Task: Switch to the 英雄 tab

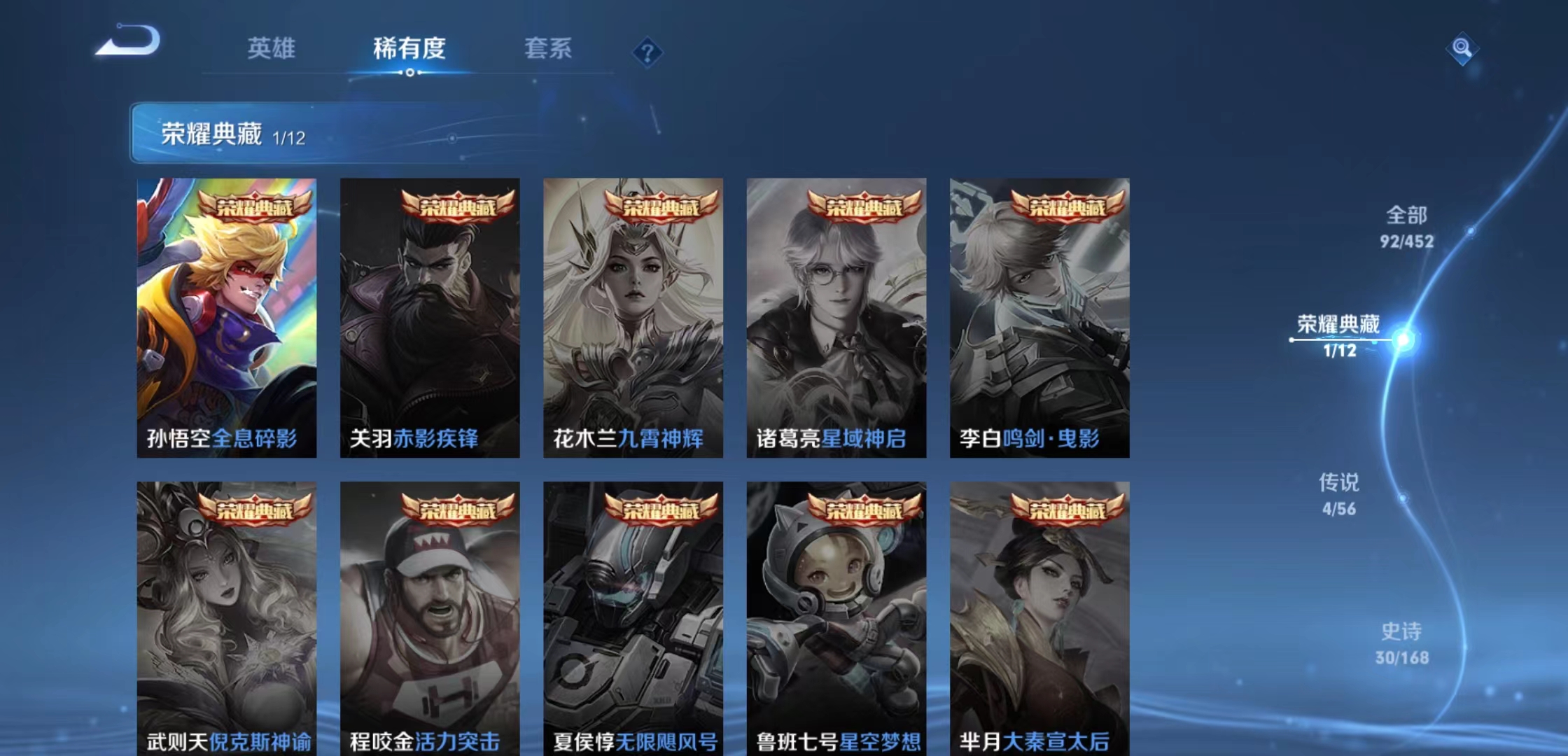Action: (x=273, y=49)
